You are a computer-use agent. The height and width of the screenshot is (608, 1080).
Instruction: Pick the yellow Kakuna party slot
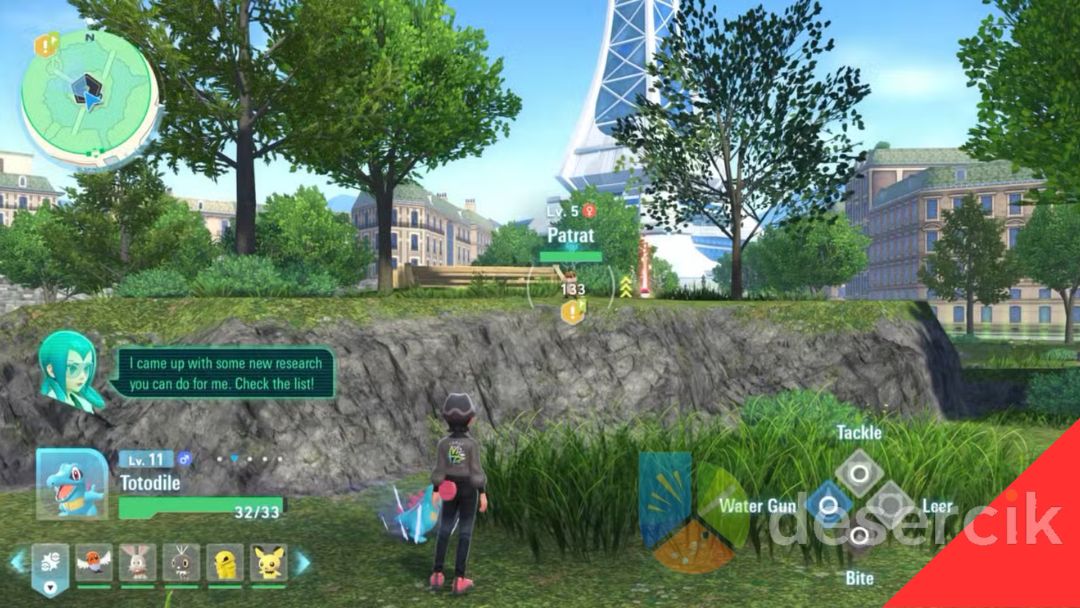pos(225,563)
